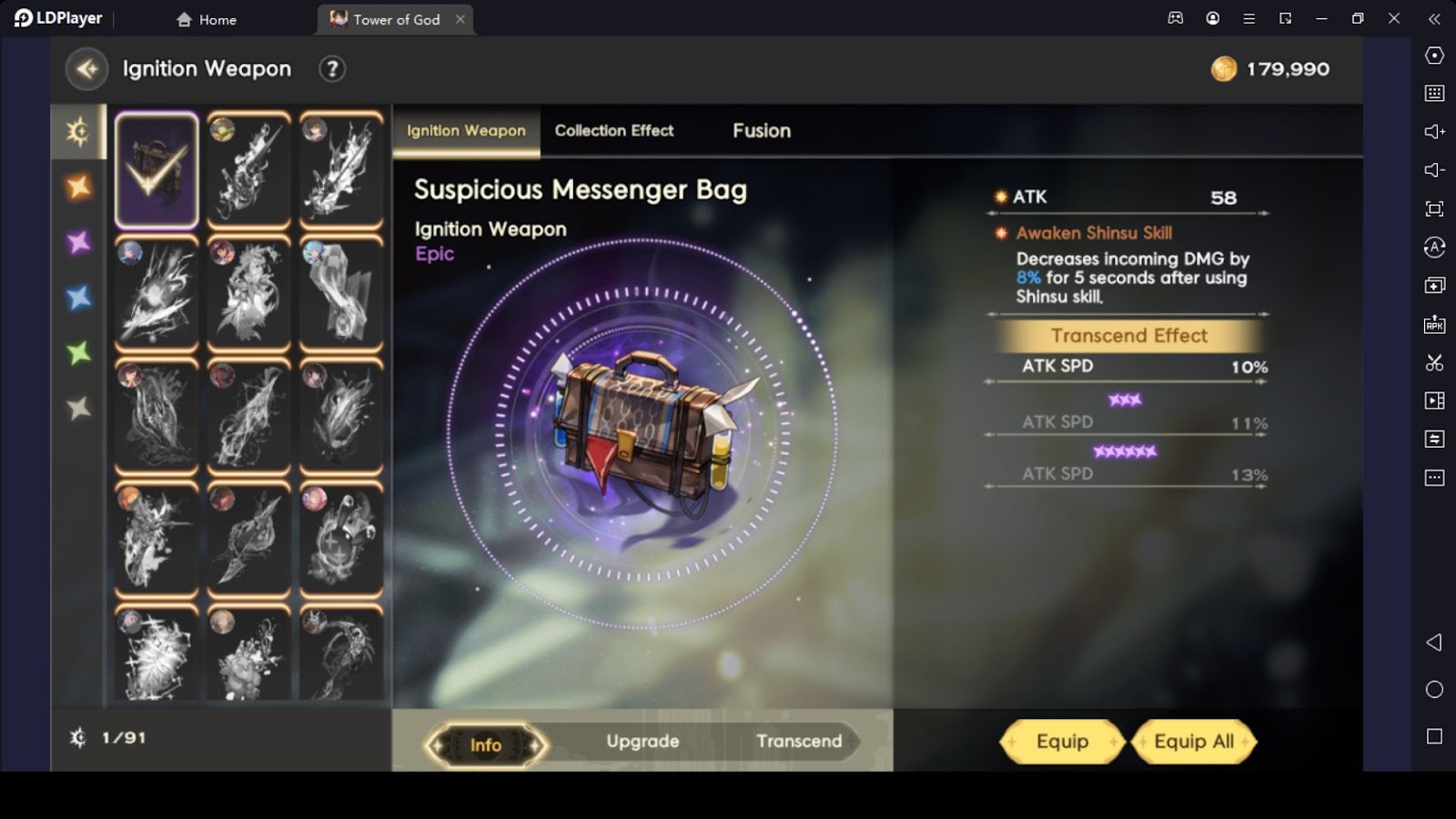The width and height of the screenshot is (1456, 819).
Task: Show all weapons with the sun filter
Action: coord(79,132)
